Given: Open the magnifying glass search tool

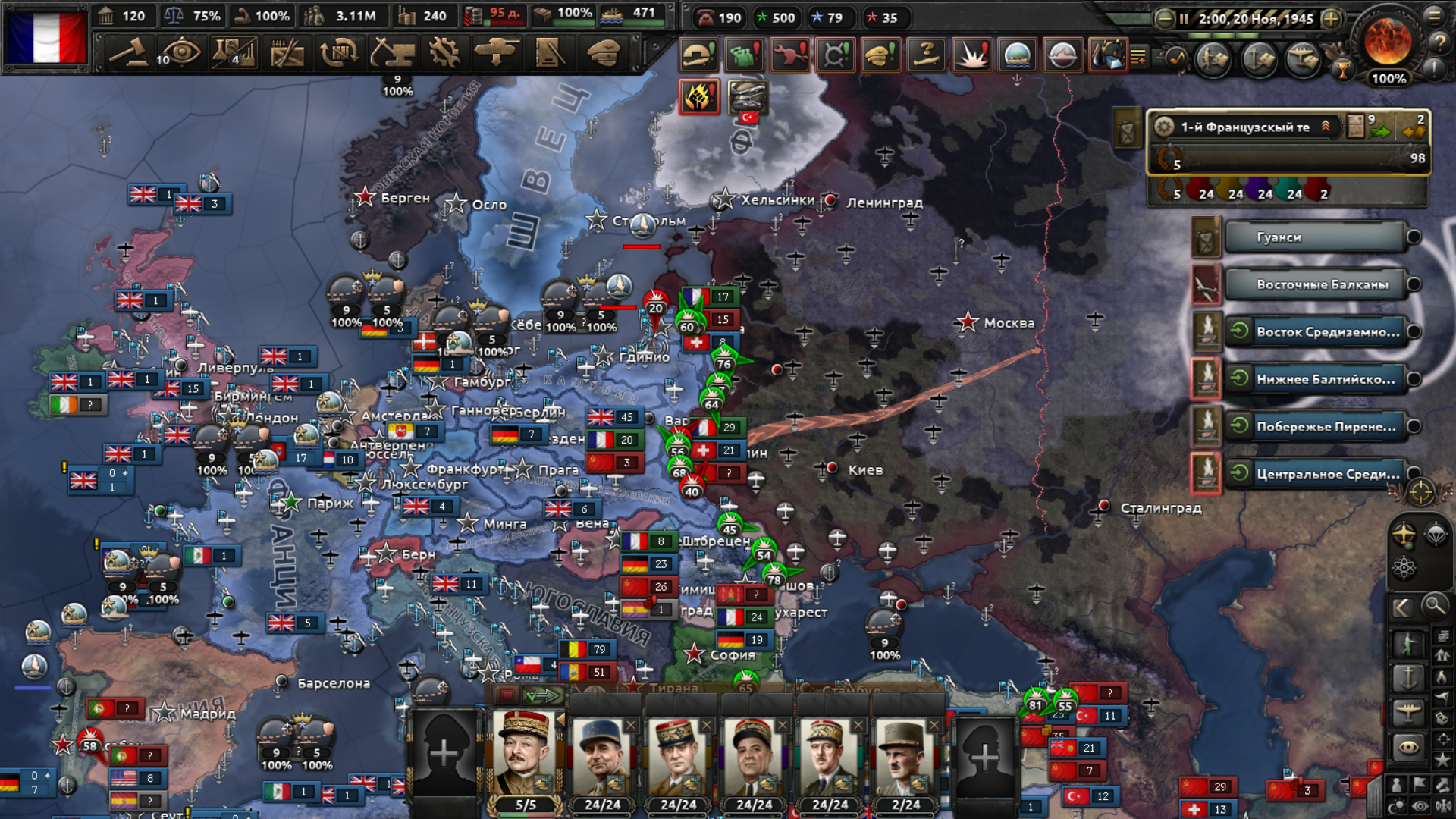Looking at the screenshot, I should coord(1434,607).
